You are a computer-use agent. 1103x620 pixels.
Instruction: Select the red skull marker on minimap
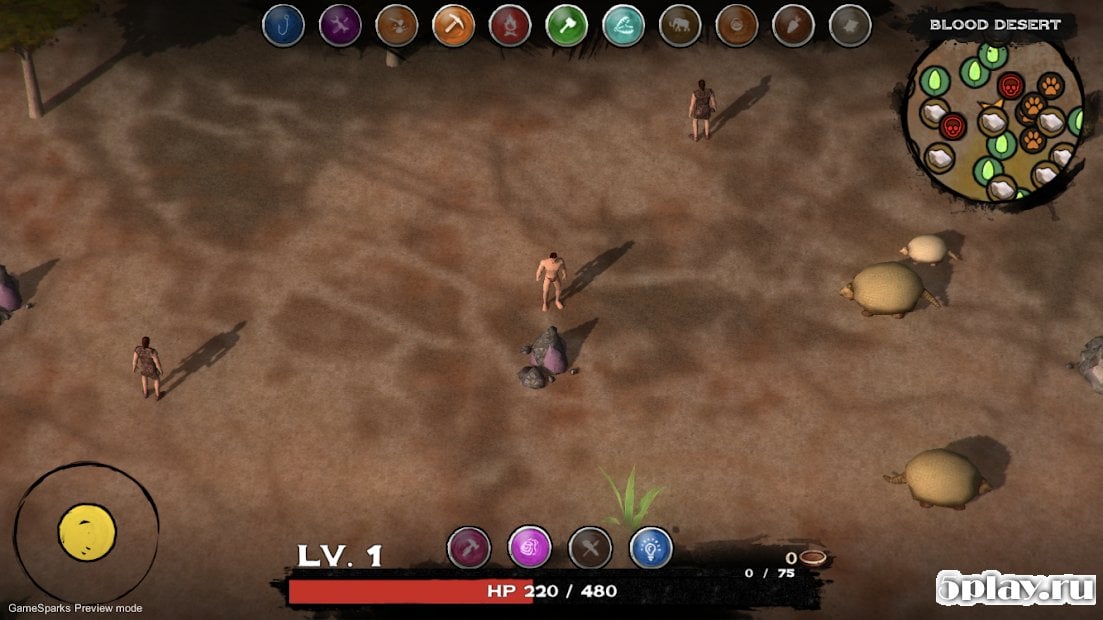pyautogui.click(x=1010, y=85)
